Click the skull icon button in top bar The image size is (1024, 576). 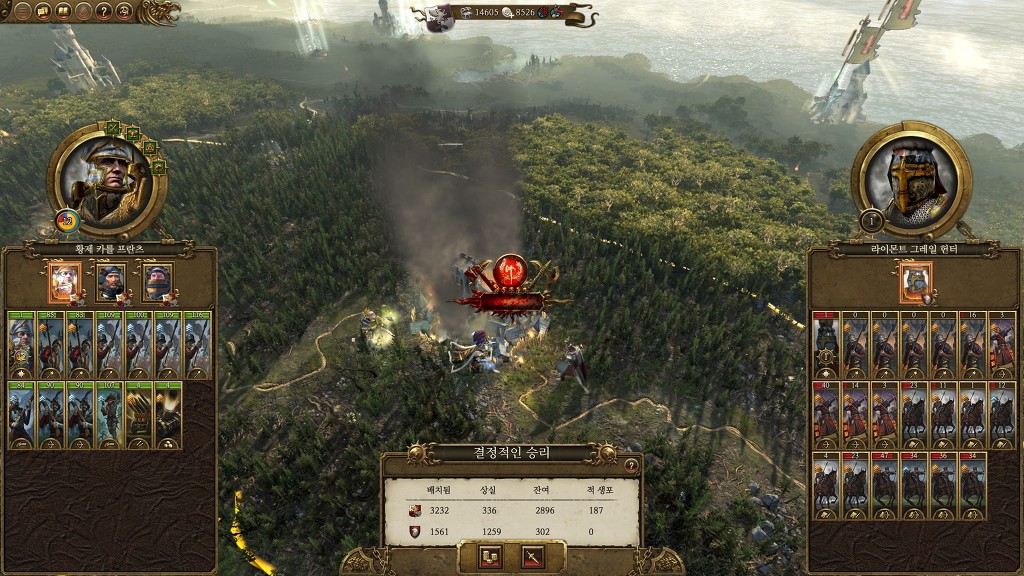click(x=124, y=11)
